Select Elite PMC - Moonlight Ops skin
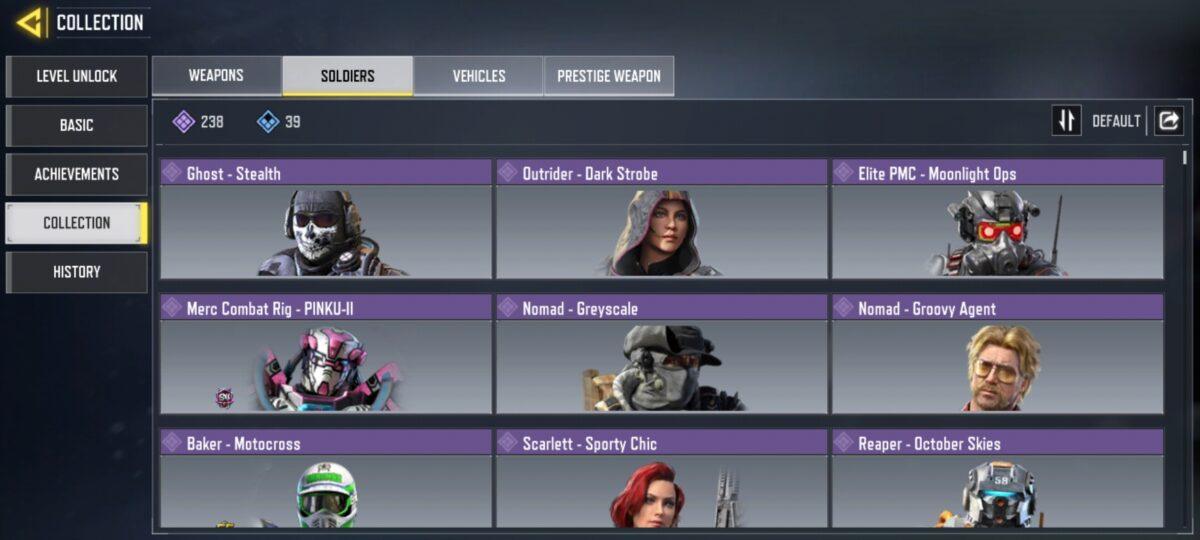The height and width of the screenshot is (540, 1200). pyautogui.click(x=998, y=219)
